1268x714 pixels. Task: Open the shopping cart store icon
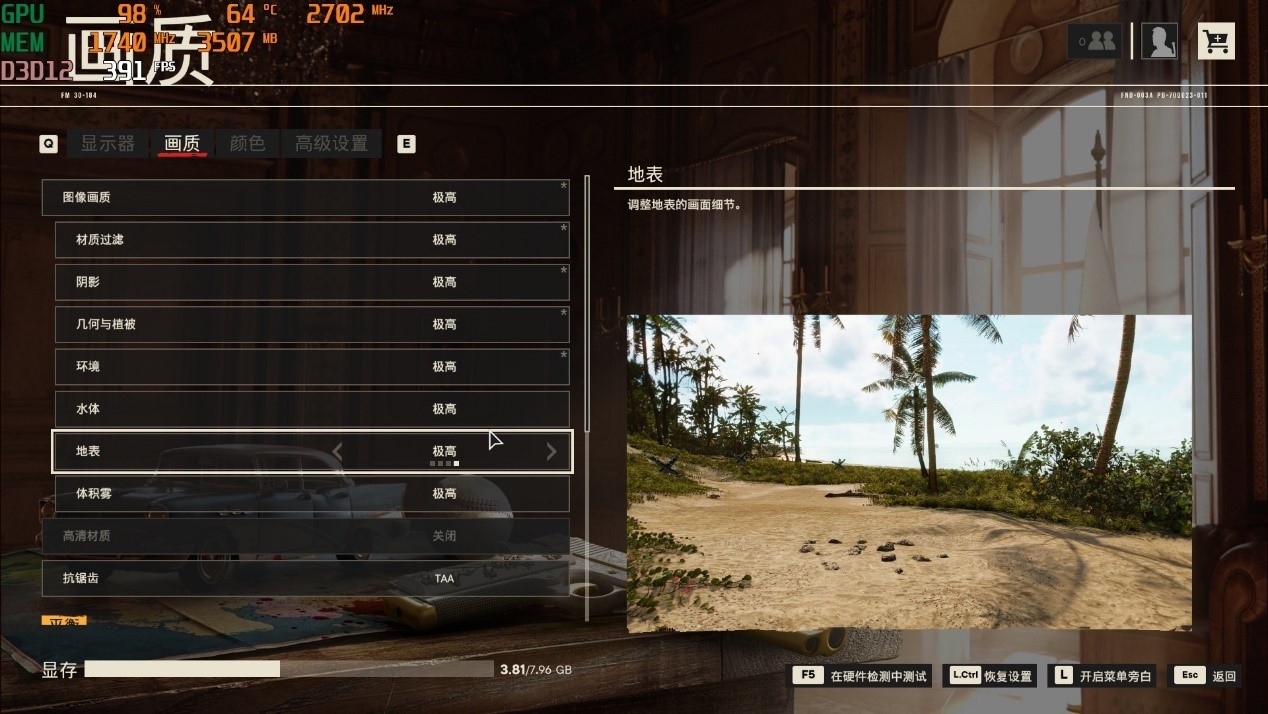[1216, 41]
